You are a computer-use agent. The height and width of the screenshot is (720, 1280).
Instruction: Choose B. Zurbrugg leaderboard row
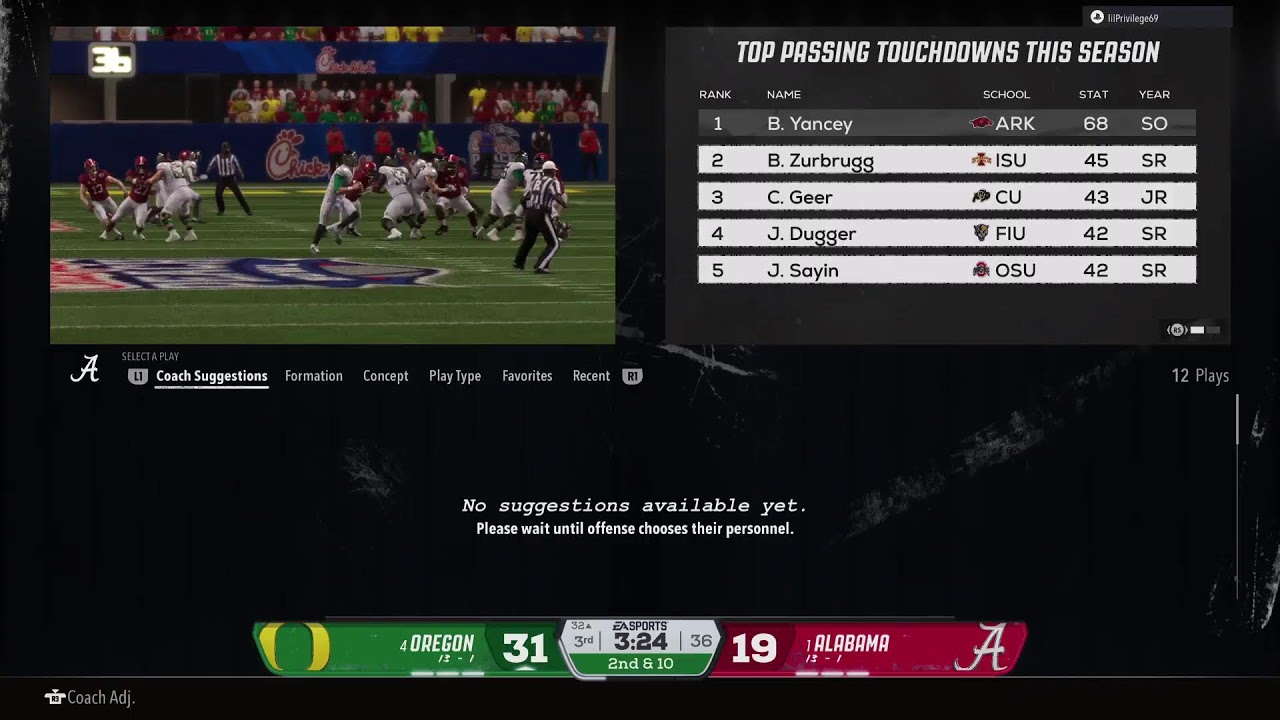946,160
